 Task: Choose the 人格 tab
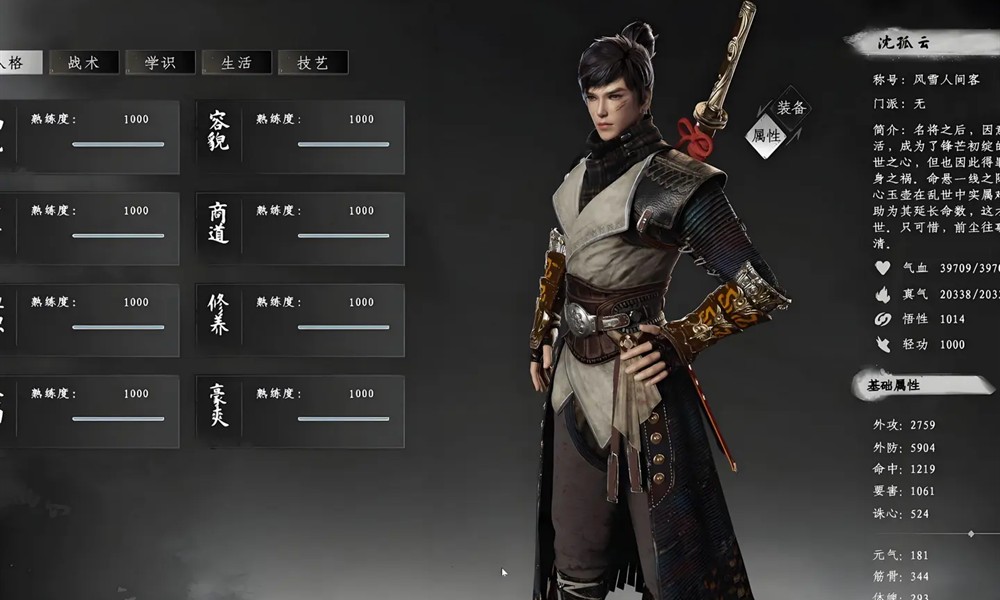[x=20, y=62]
